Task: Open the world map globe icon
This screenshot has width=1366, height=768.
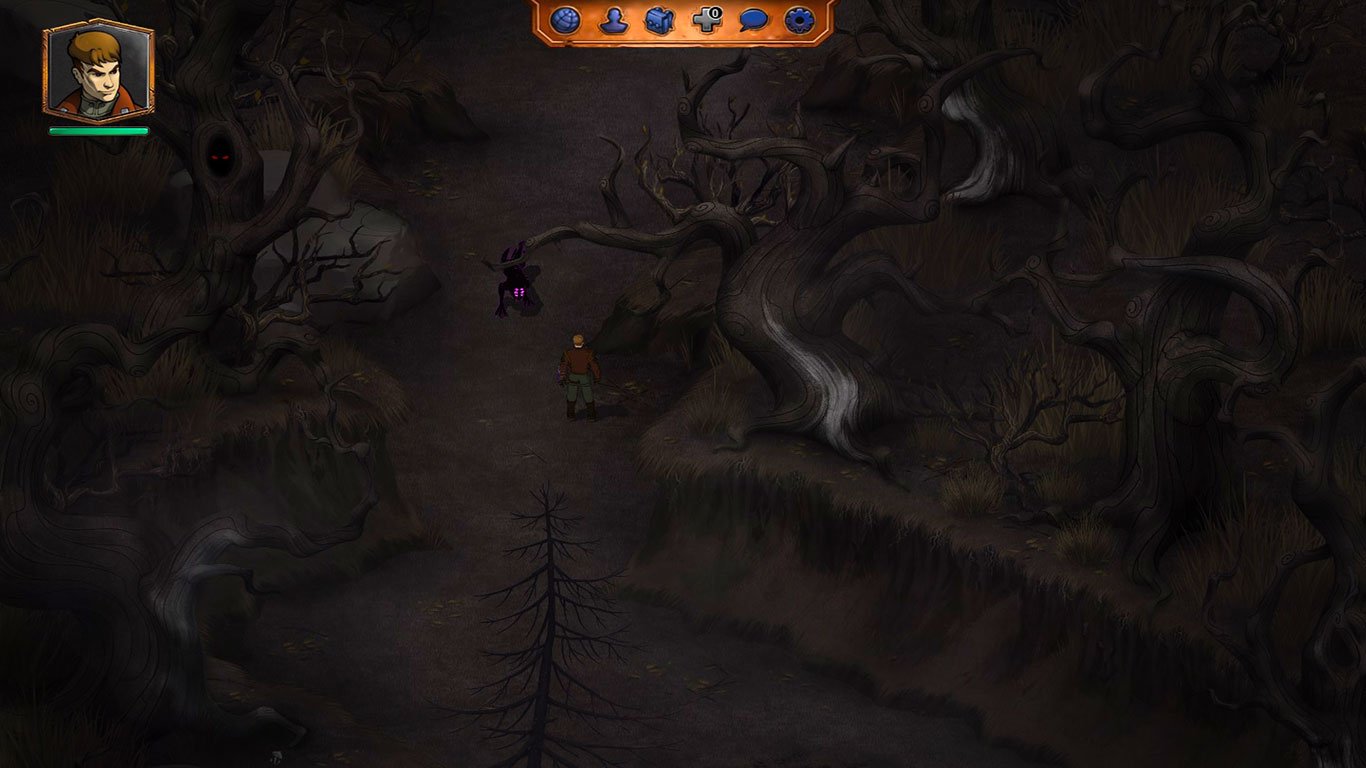Action: tap(566, 18)
